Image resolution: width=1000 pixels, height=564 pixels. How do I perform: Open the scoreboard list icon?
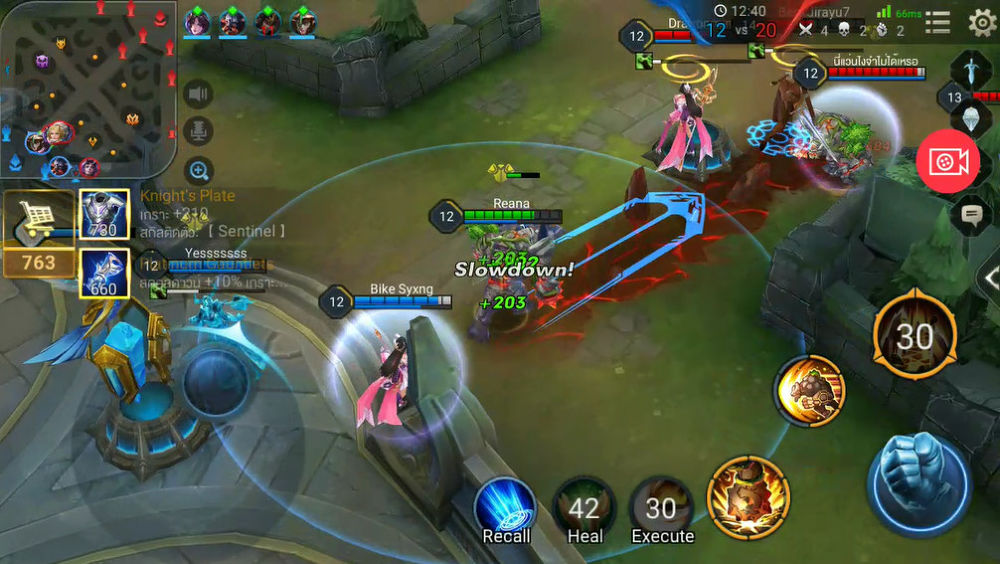click(x=938, y=23)
